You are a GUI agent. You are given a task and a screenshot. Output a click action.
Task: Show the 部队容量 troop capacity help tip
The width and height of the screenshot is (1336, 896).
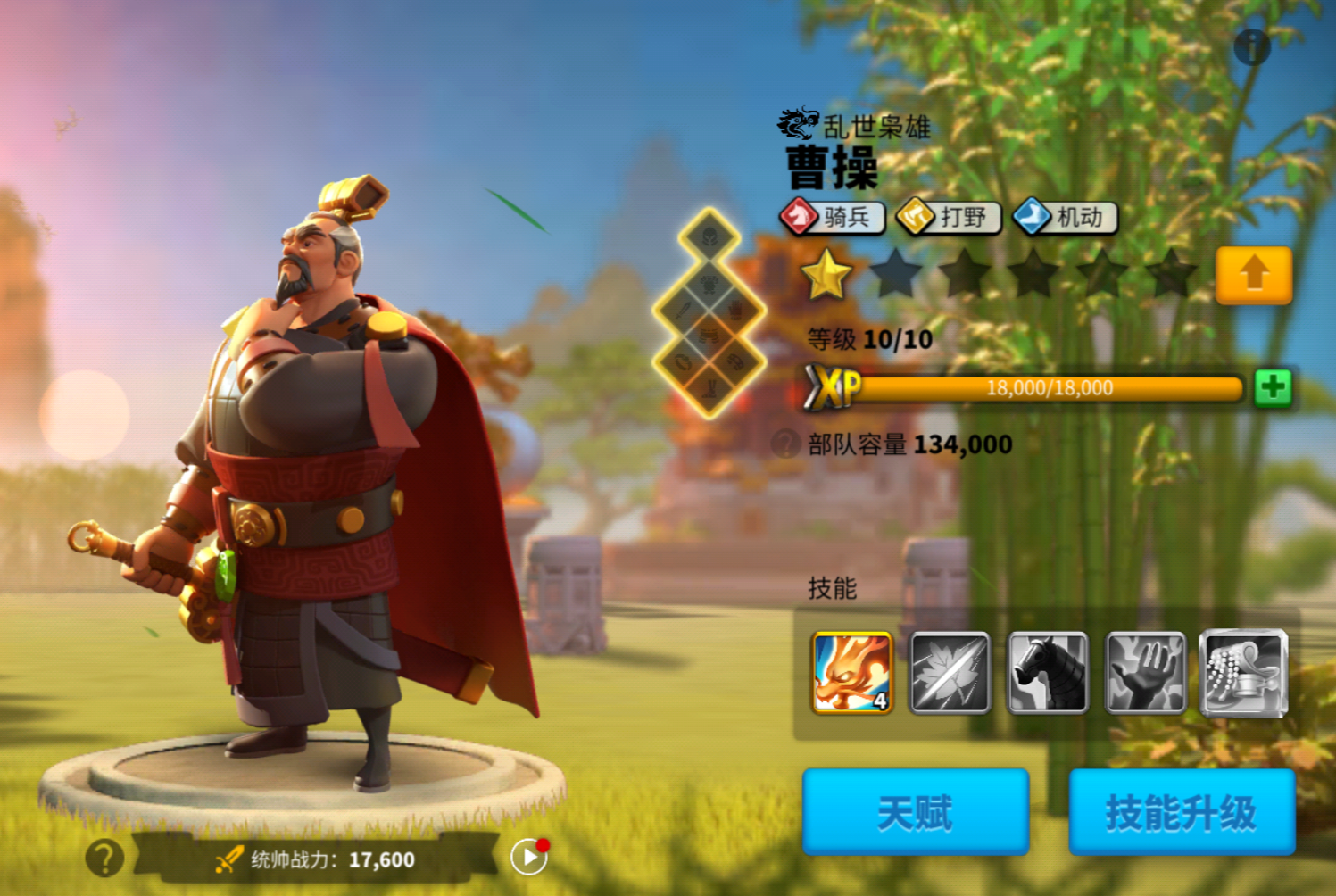pos(785,444)
